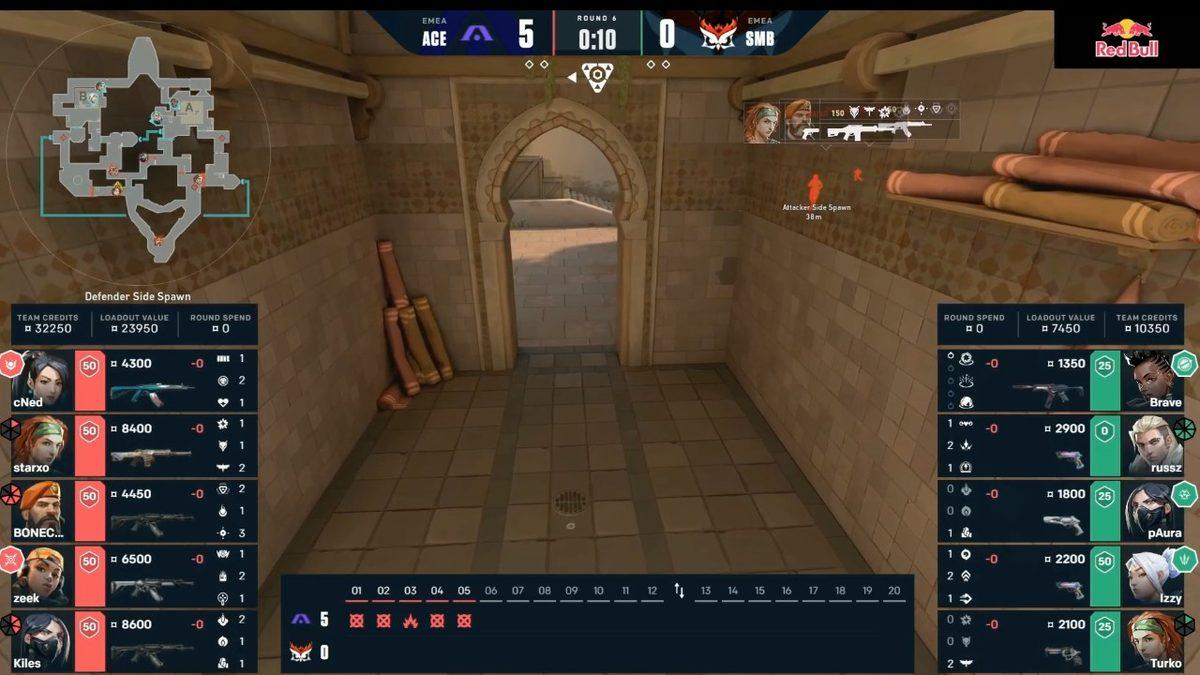1200x675 pixels.
Task: Choose BONECOLD's player row
Action: point(130,510)
